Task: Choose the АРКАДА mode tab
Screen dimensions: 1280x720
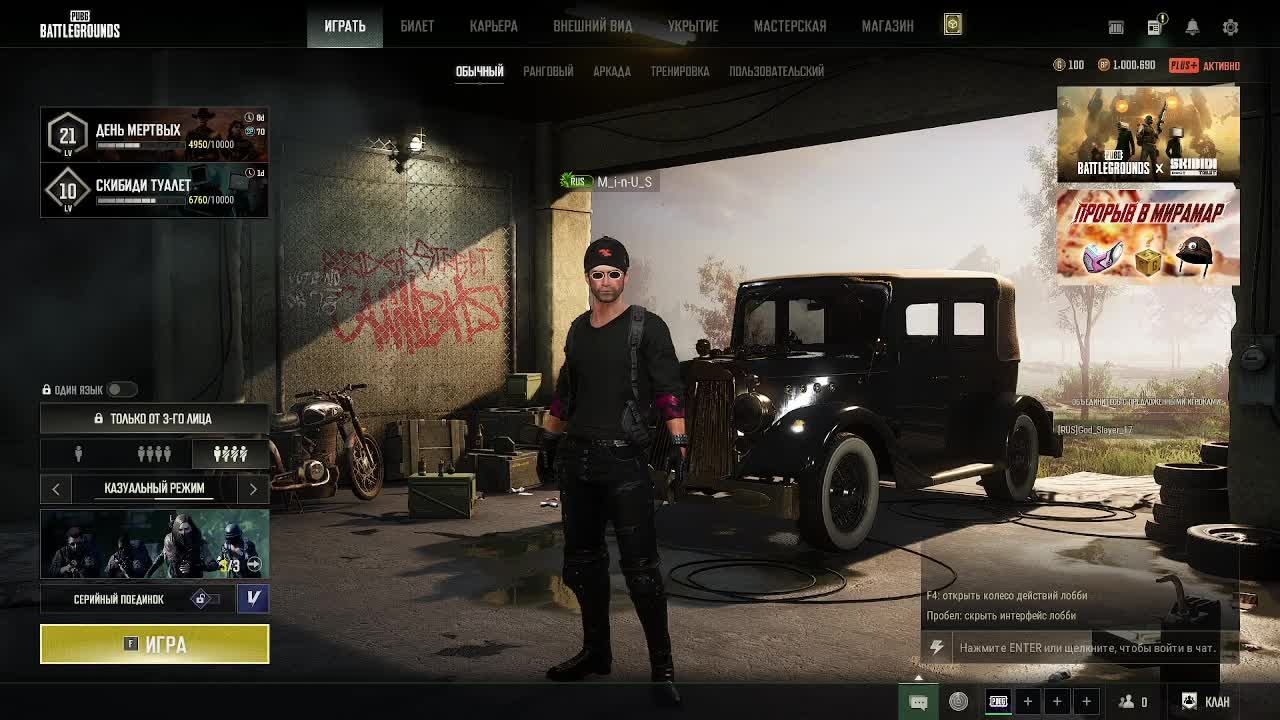Action: 611,71
